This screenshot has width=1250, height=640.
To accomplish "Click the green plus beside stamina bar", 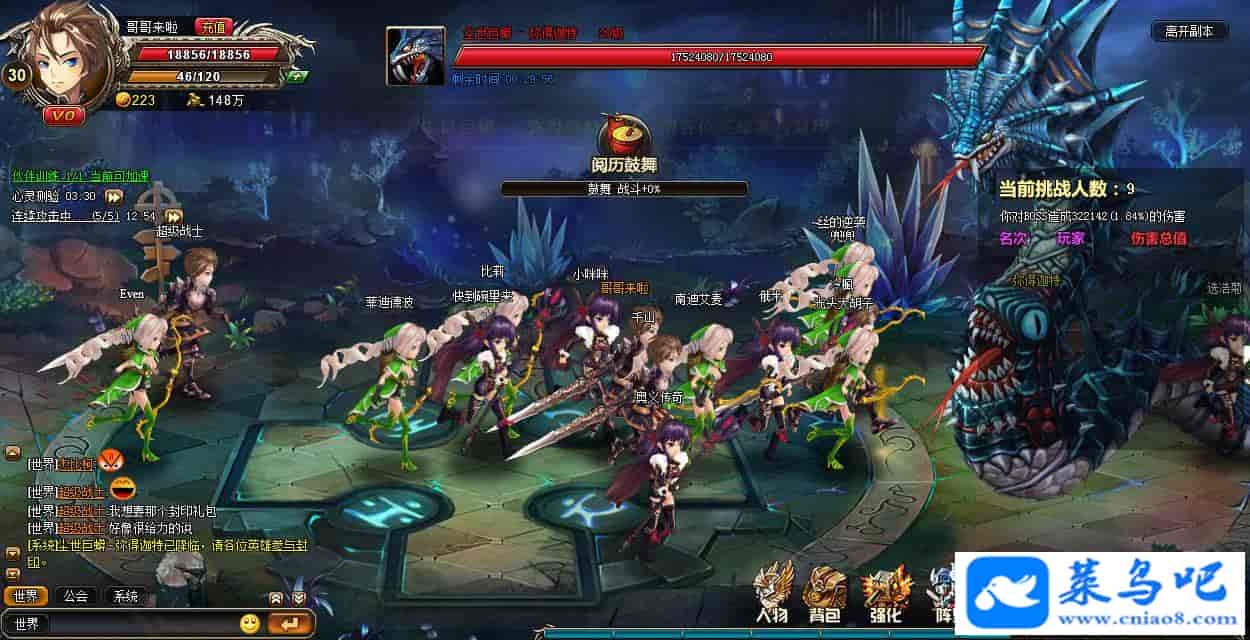I will pos(295,76).
